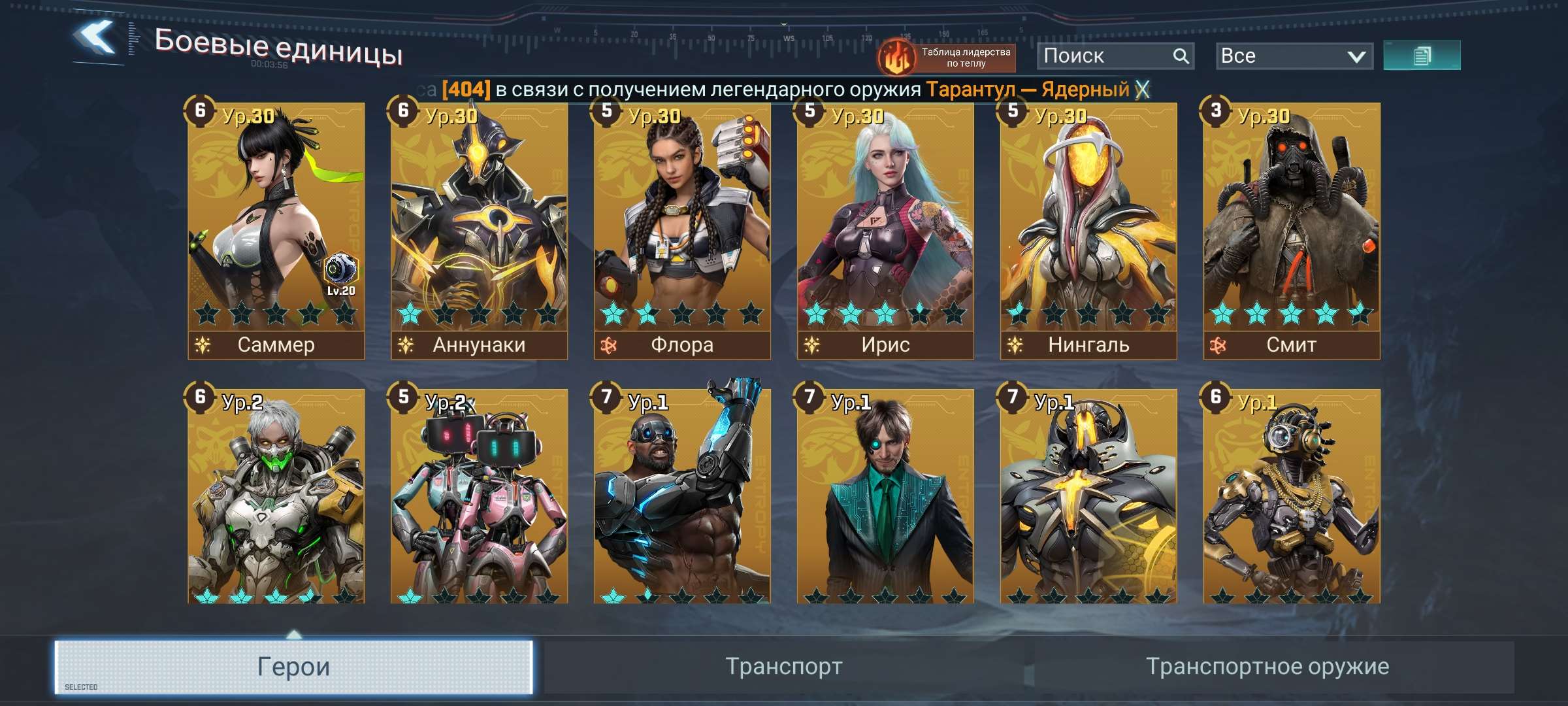Open the Флора hero card
The image size is (1568, 706).
[x=682, y=229]
